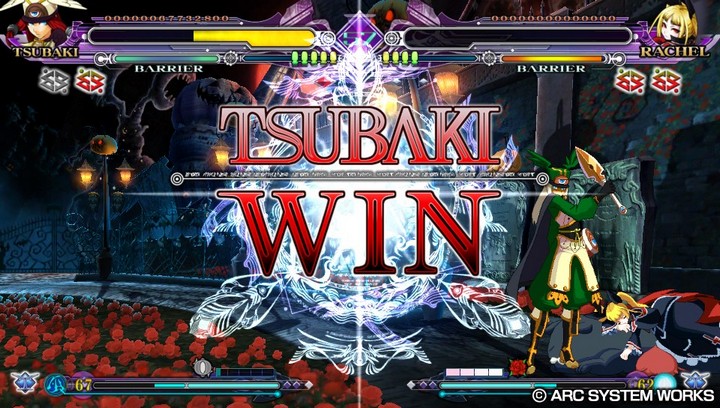Click Tsubaki's grayed-out round marker

coord(54,80)
